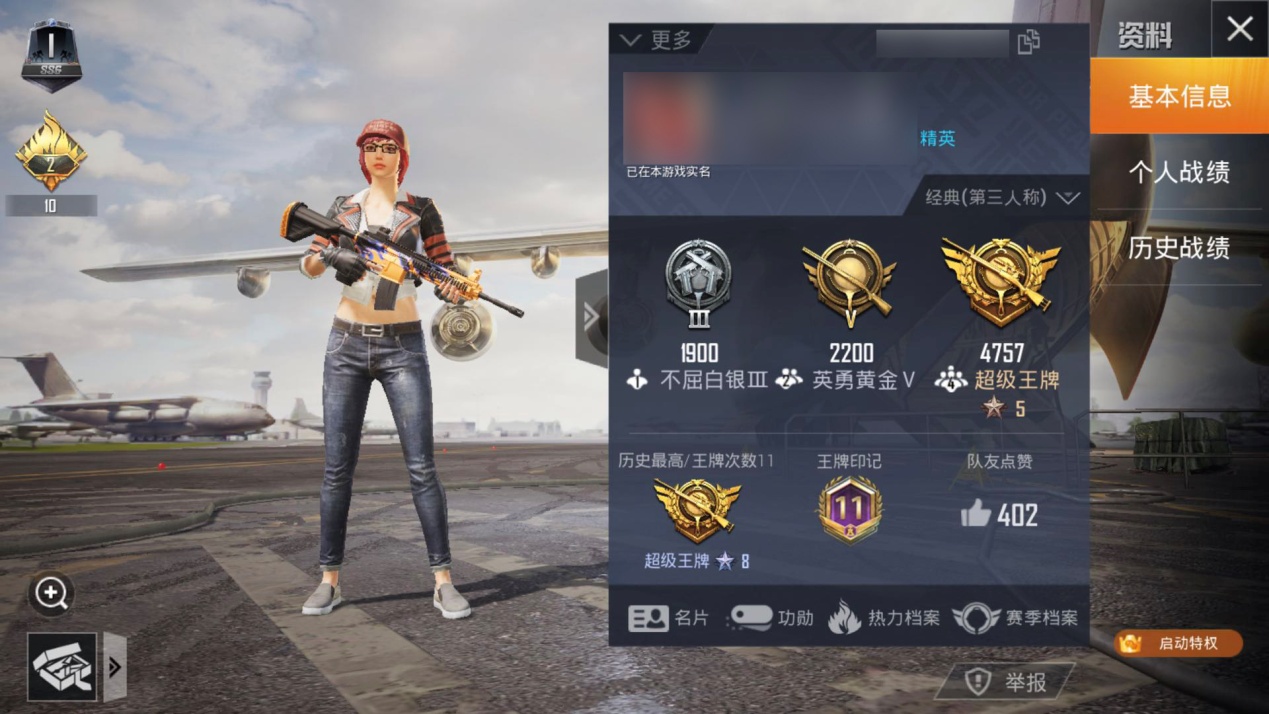View the 功勋 merit section
The width and height of the screenshot is (1269, 714).
(771, 618)
